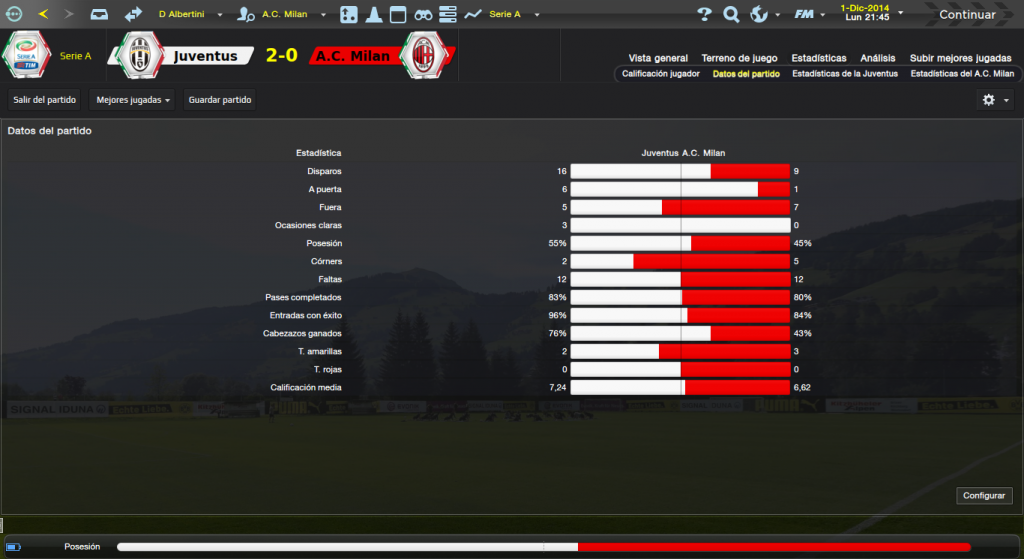View Estadísticas de la Juventus
Screen dimensions: 1024x559
tap(845, 74)
